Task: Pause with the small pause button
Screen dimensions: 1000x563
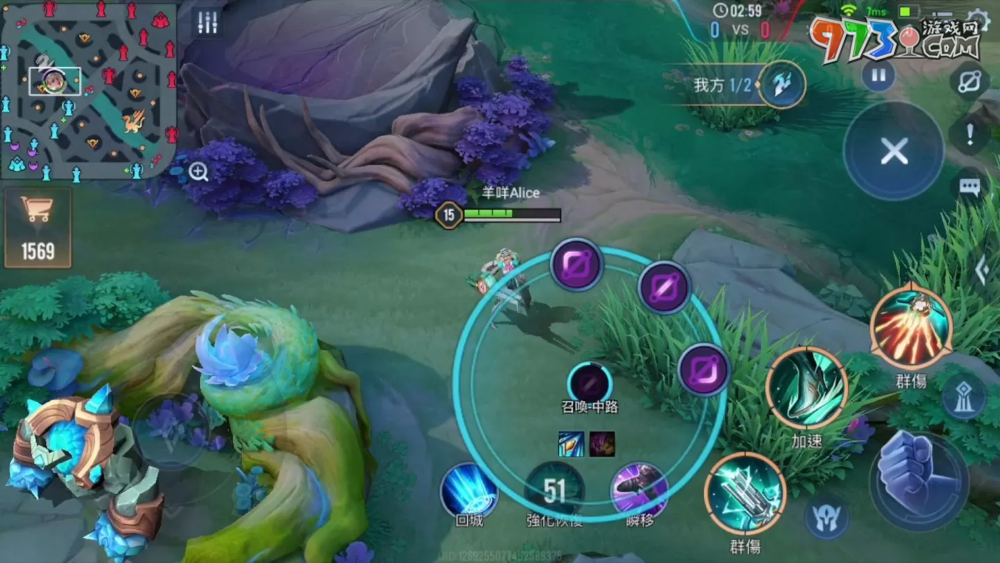Action: (x=878, y=75)
